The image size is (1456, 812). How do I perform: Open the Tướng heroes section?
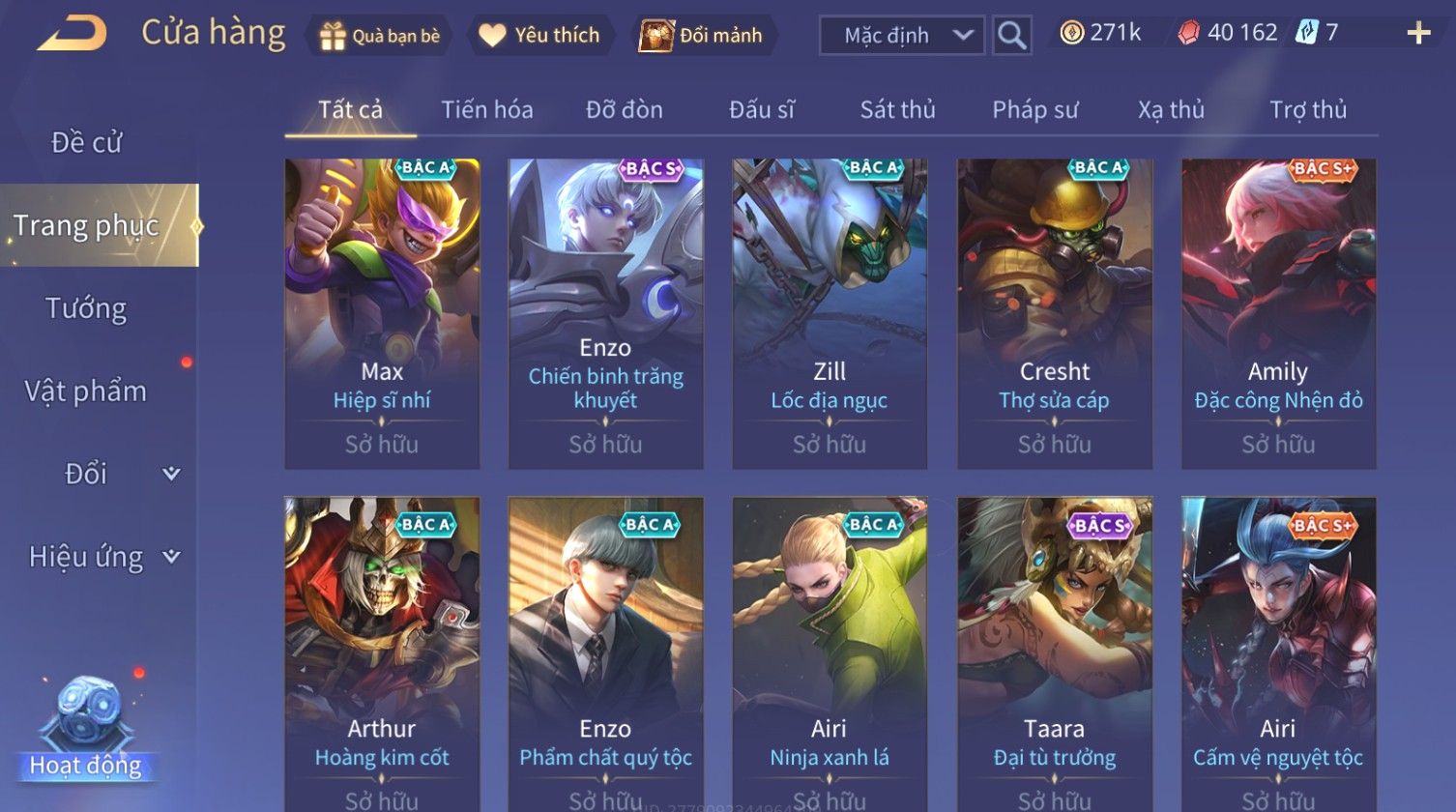[x=87, y=308]
